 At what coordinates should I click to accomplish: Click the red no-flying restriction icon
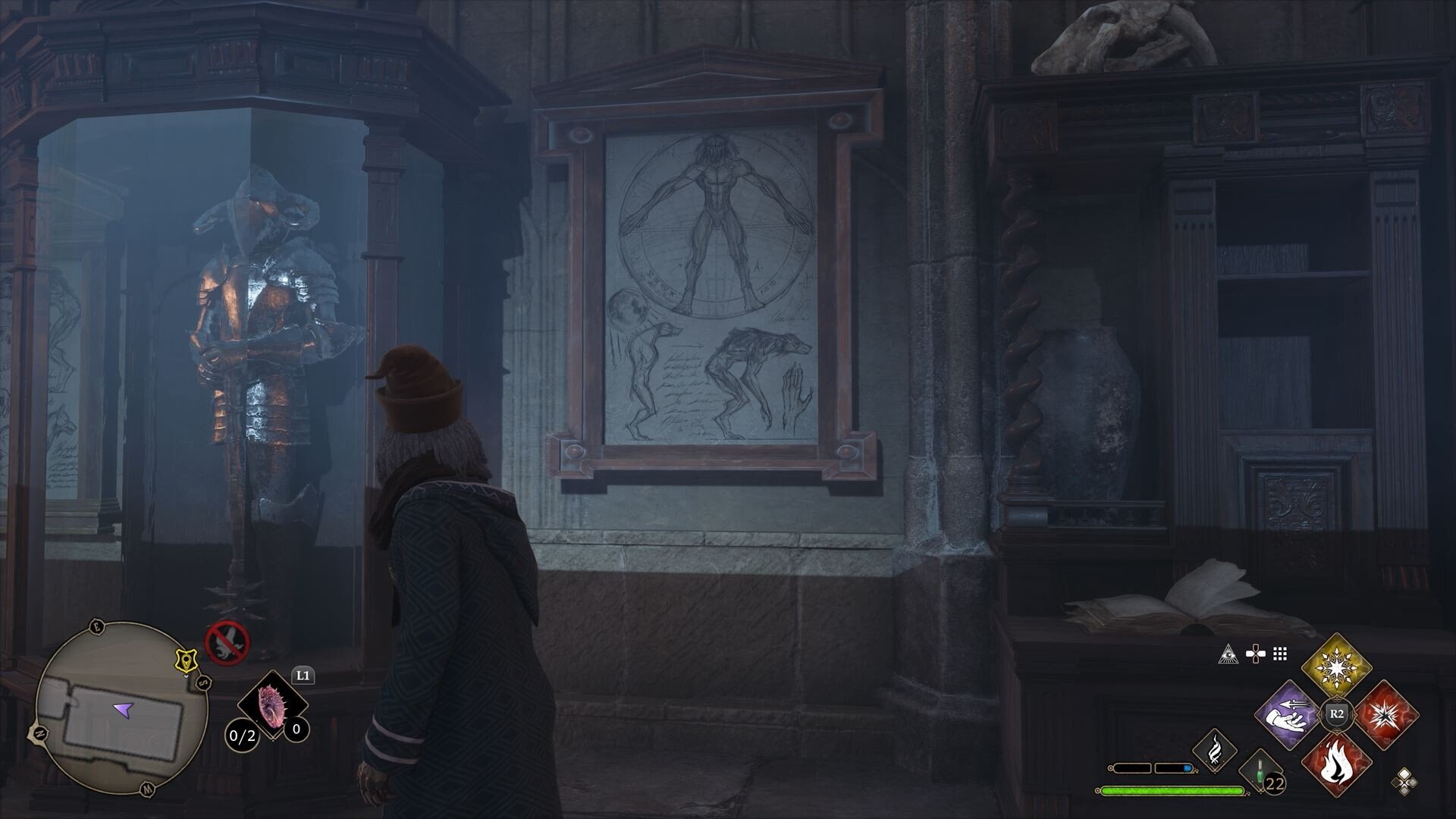click(226, 642)
